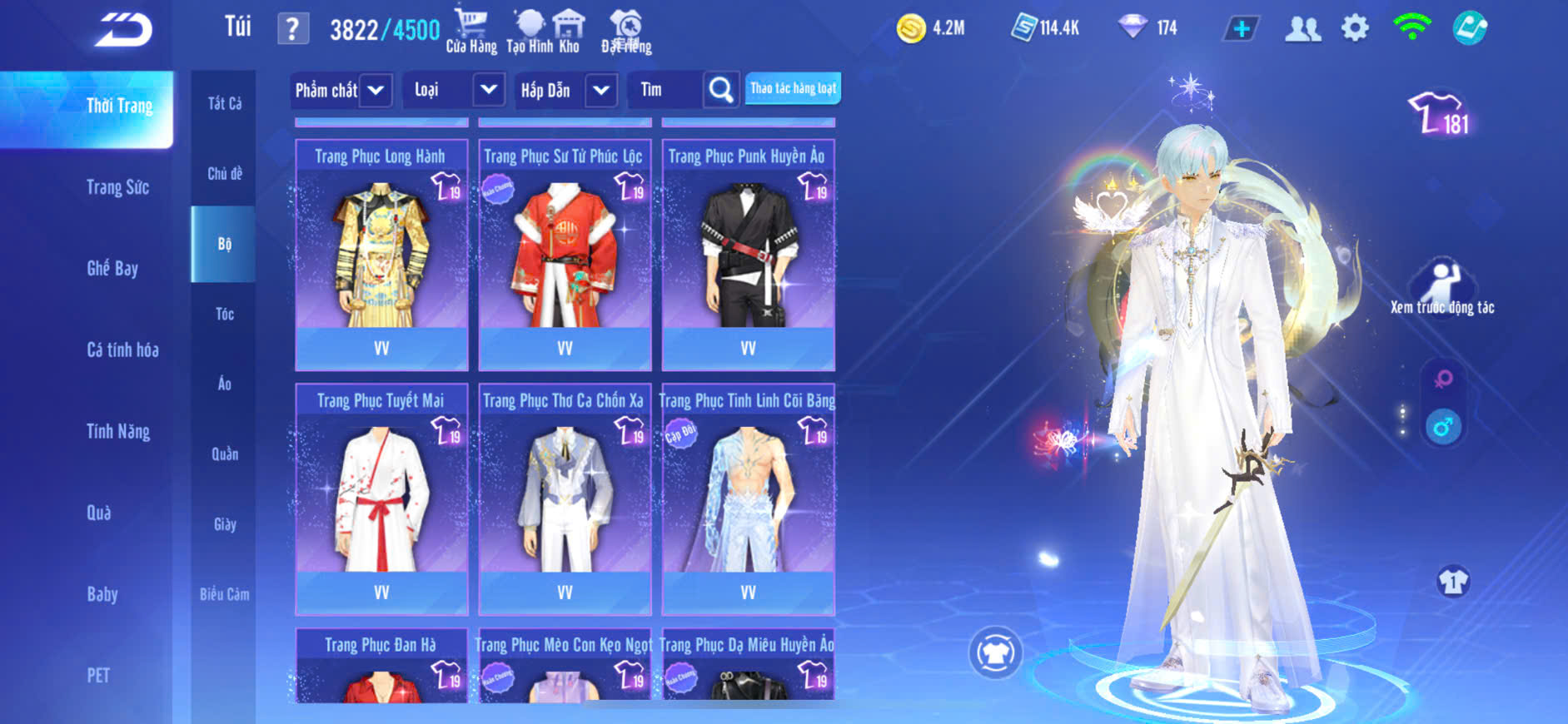Image resolution: width=1568 pixels, height=724 pixels.
Task: Show the Tất Cả item list
Action: [x=224, y=103]
